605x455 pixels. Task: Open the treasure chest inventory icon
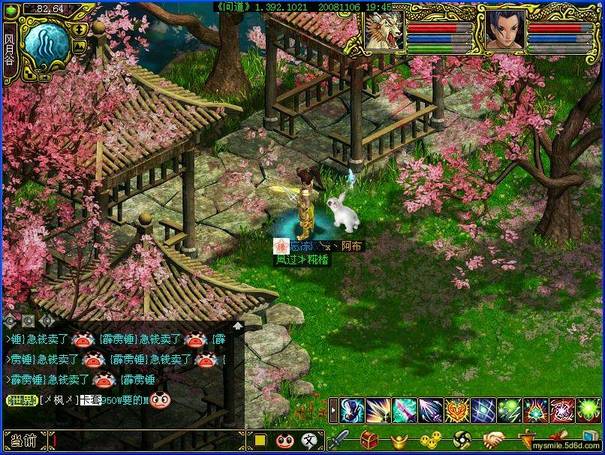[370, 439]
